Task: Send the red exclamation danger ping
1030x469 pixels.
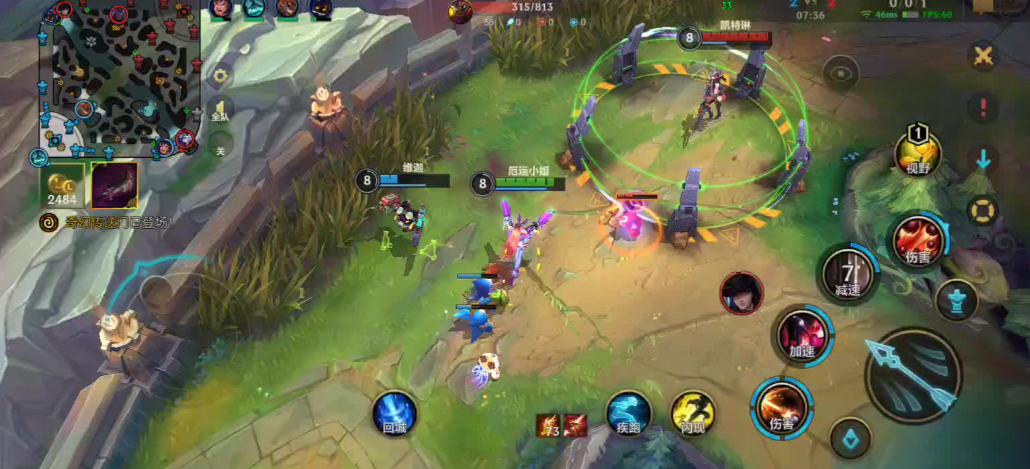Action: pos(984,107)
